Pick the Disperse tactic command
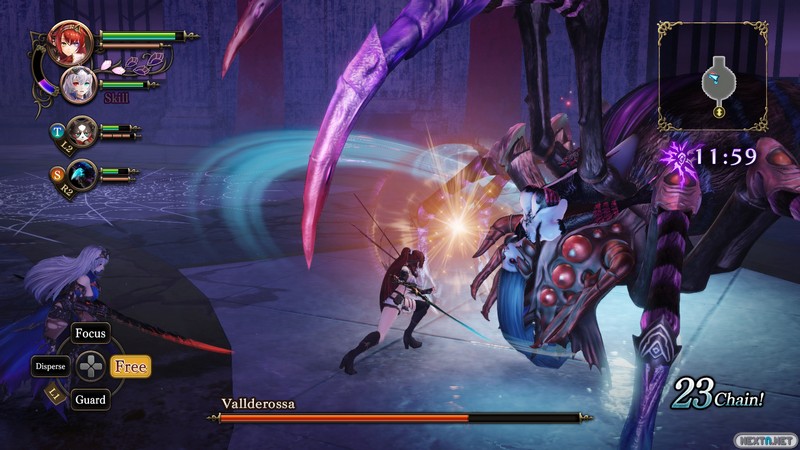This screenshot has width=800, height=450. coord(50,366)
